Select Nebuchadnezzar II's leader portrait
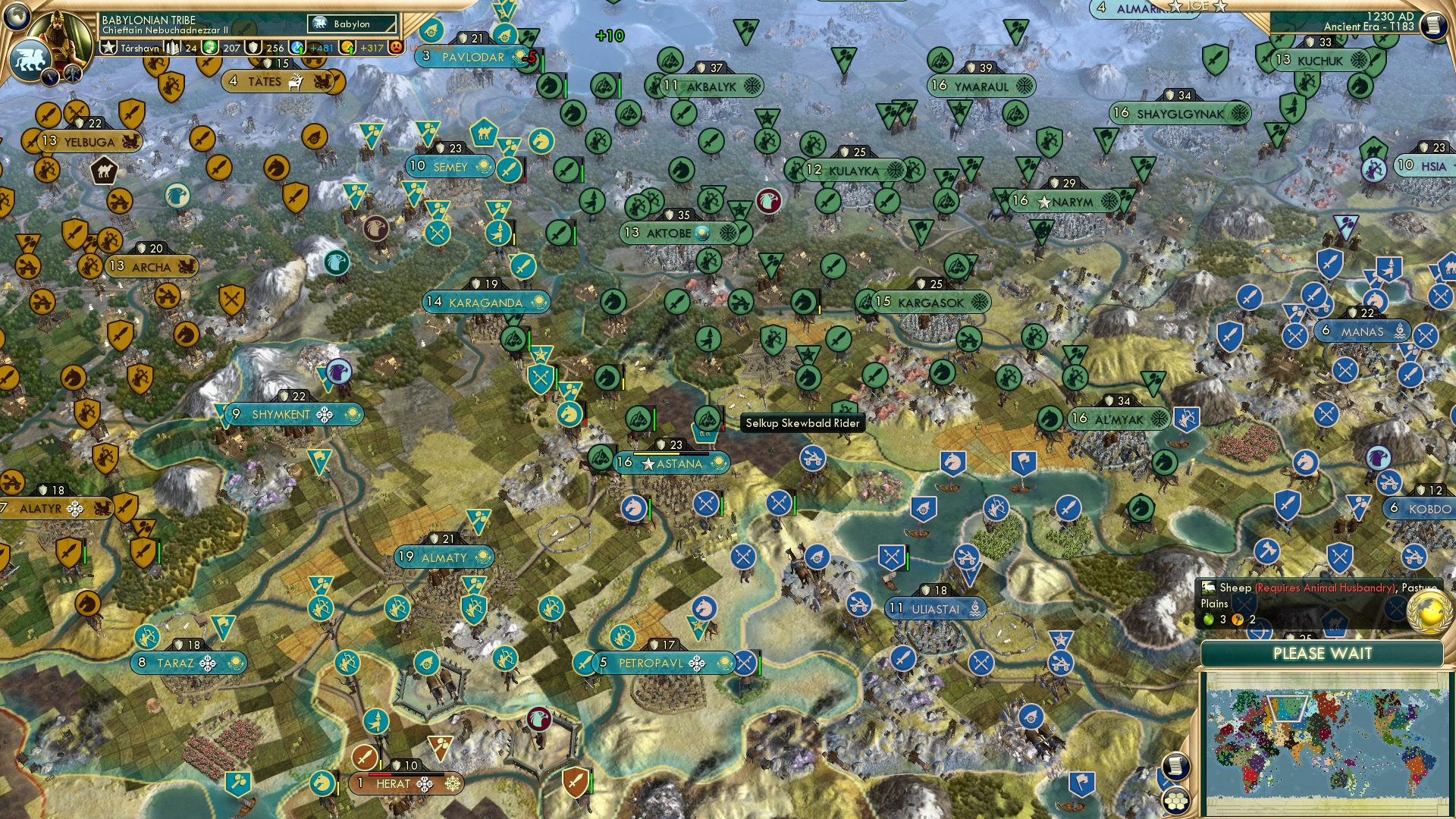The image size is (1456, 819). coord(61,36)
